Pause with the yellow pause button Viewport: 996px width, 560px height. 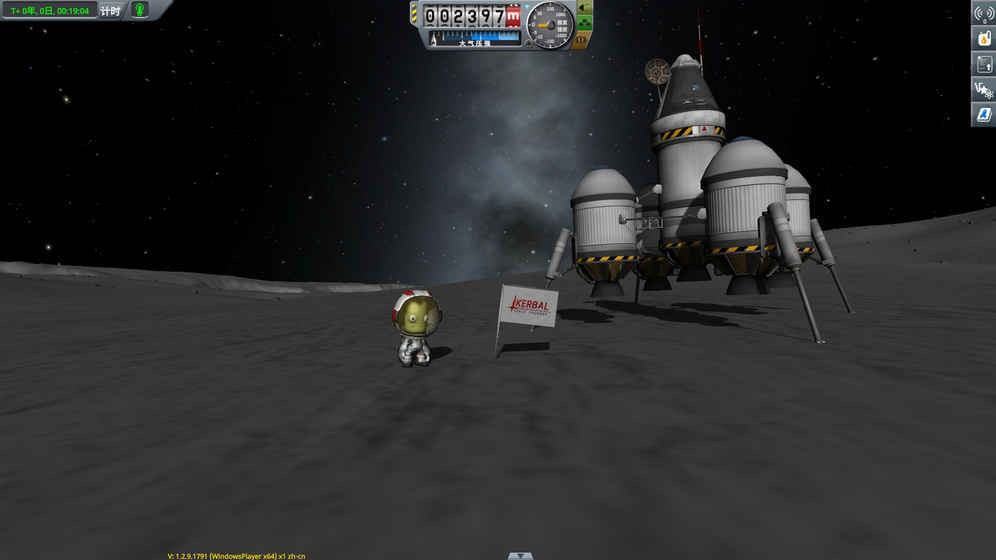click(x=581, y=42)
